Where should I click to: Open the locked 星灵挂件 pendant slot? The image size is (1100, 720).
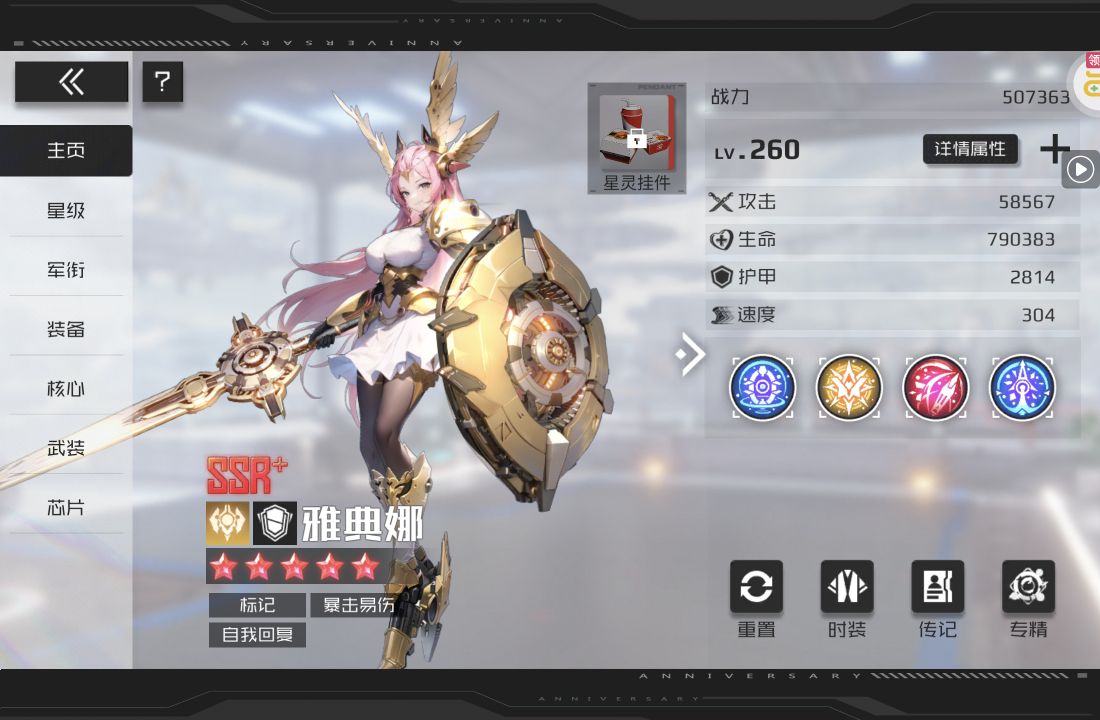click(636, 138)
